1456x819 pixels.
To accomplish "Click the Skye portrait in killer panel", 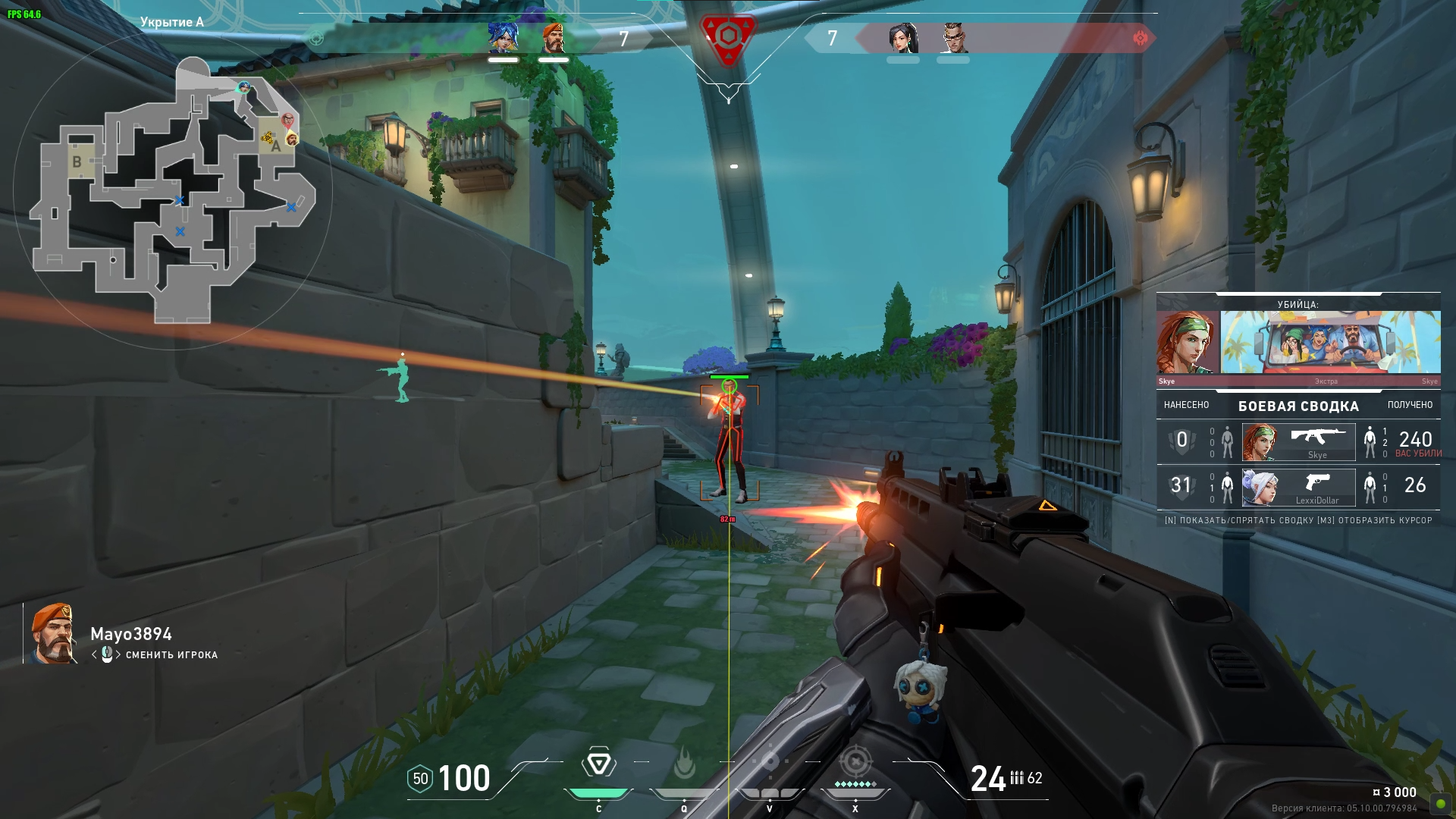I will tap(1187, 343).
